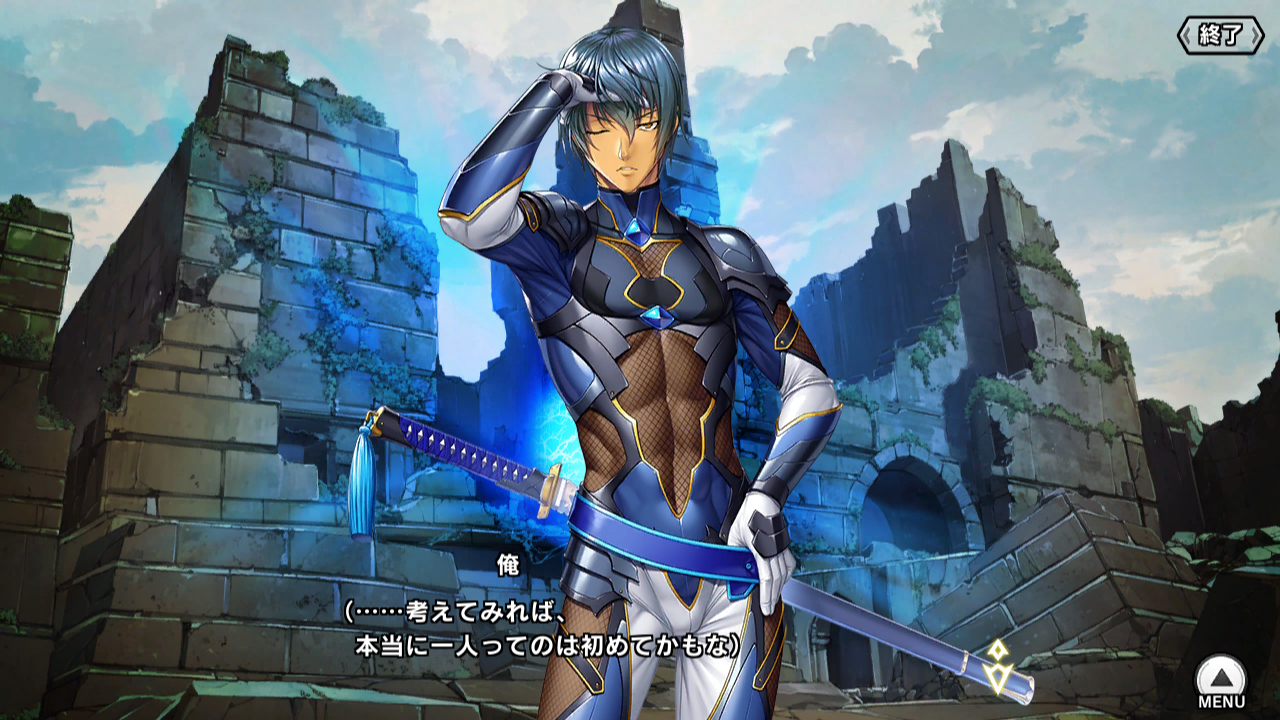Click the 終了 end button

[x=1219, y=35]
